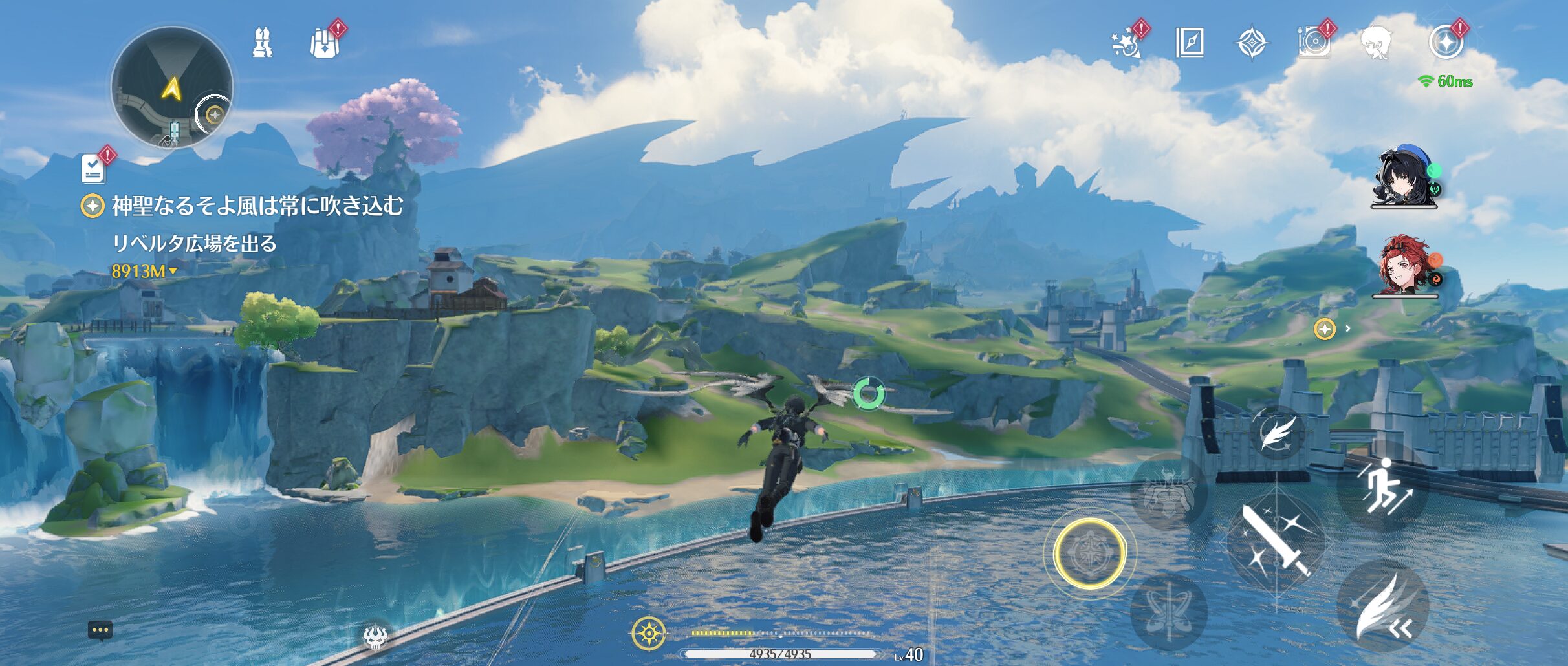Activate the yellow-ringed echo skill button
The height and width of the screenshot is (666, 1568).
(x=1089, y=553)
